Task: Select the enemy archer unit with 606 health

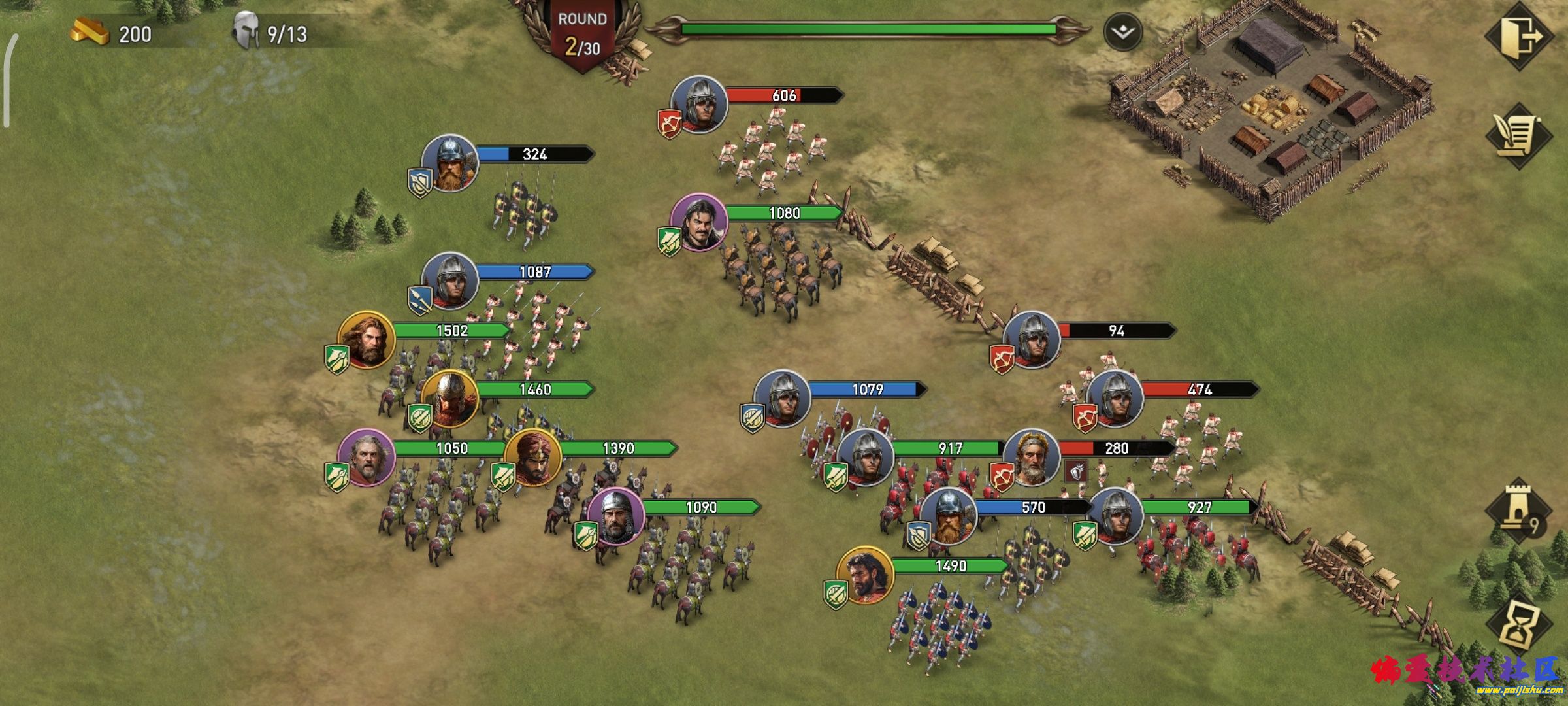Action: [699, 105]
